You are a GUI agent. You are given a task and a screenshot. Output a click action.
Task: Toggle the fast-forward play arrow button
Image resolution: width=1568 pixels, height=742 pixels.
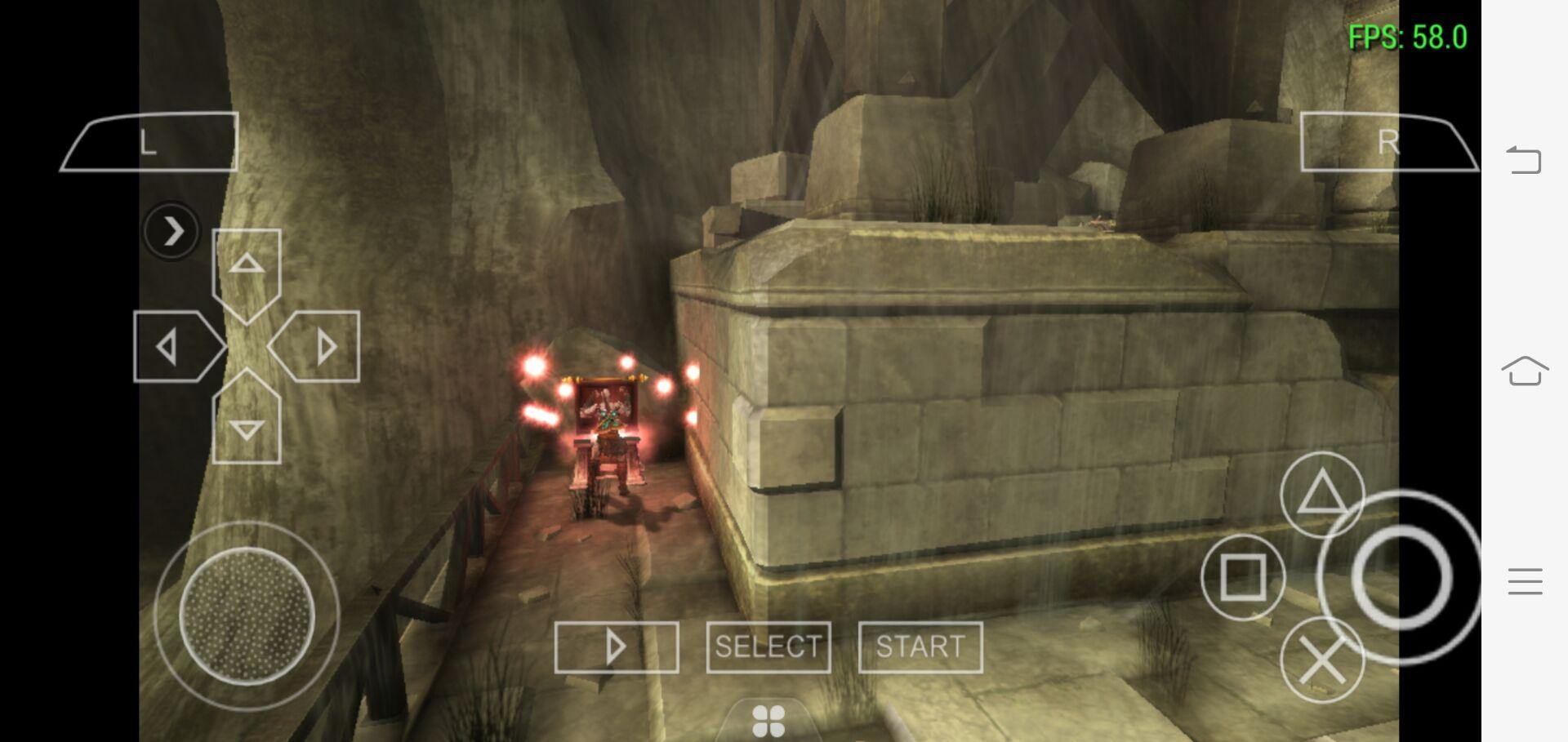[x=617, y=647]
